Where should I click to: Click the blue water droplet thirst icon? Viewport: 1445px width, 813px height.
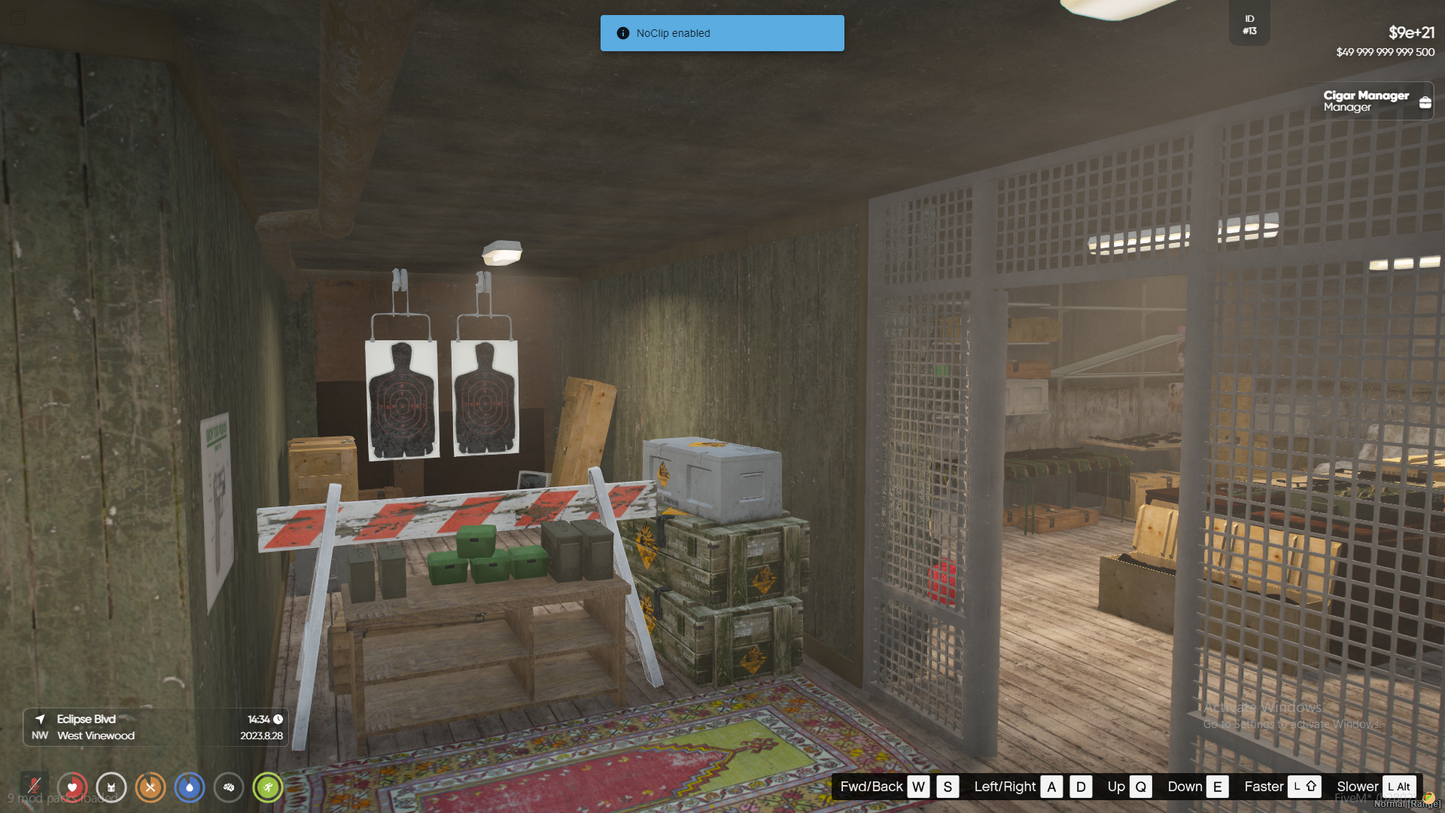[x=189, y=788]
